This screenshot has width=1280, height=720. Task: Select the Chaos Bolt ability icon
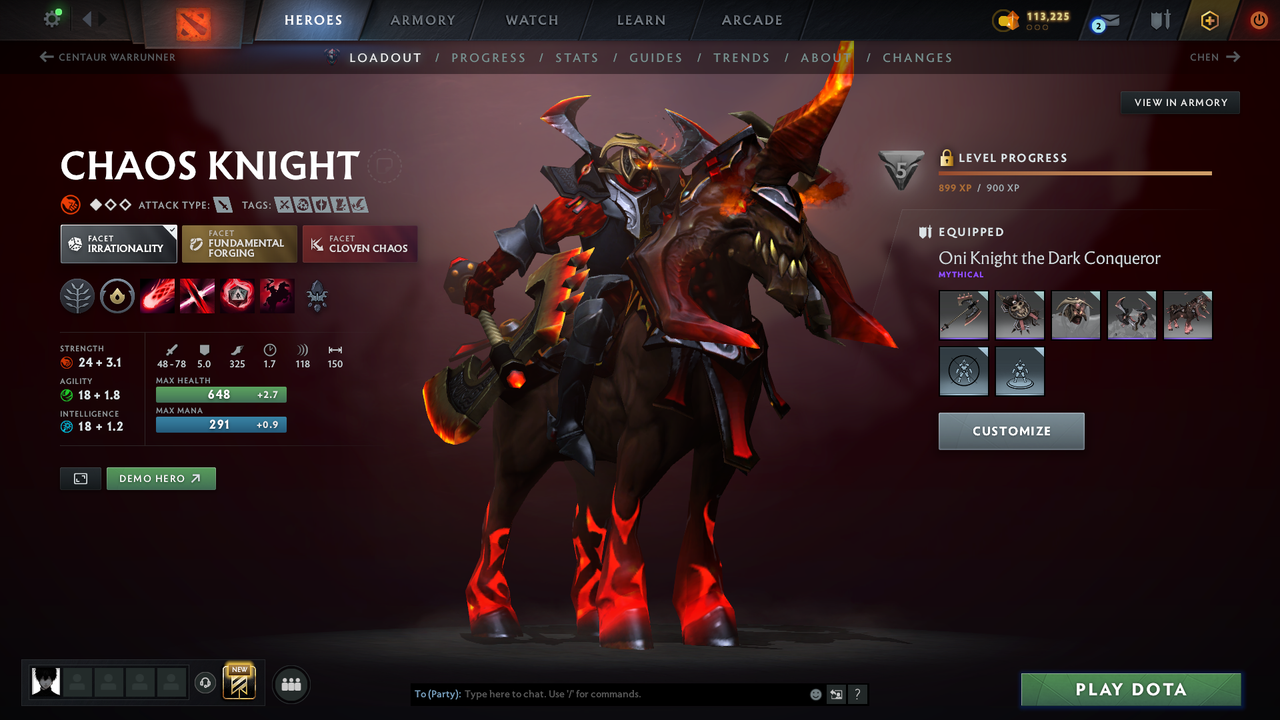(157, 294)
